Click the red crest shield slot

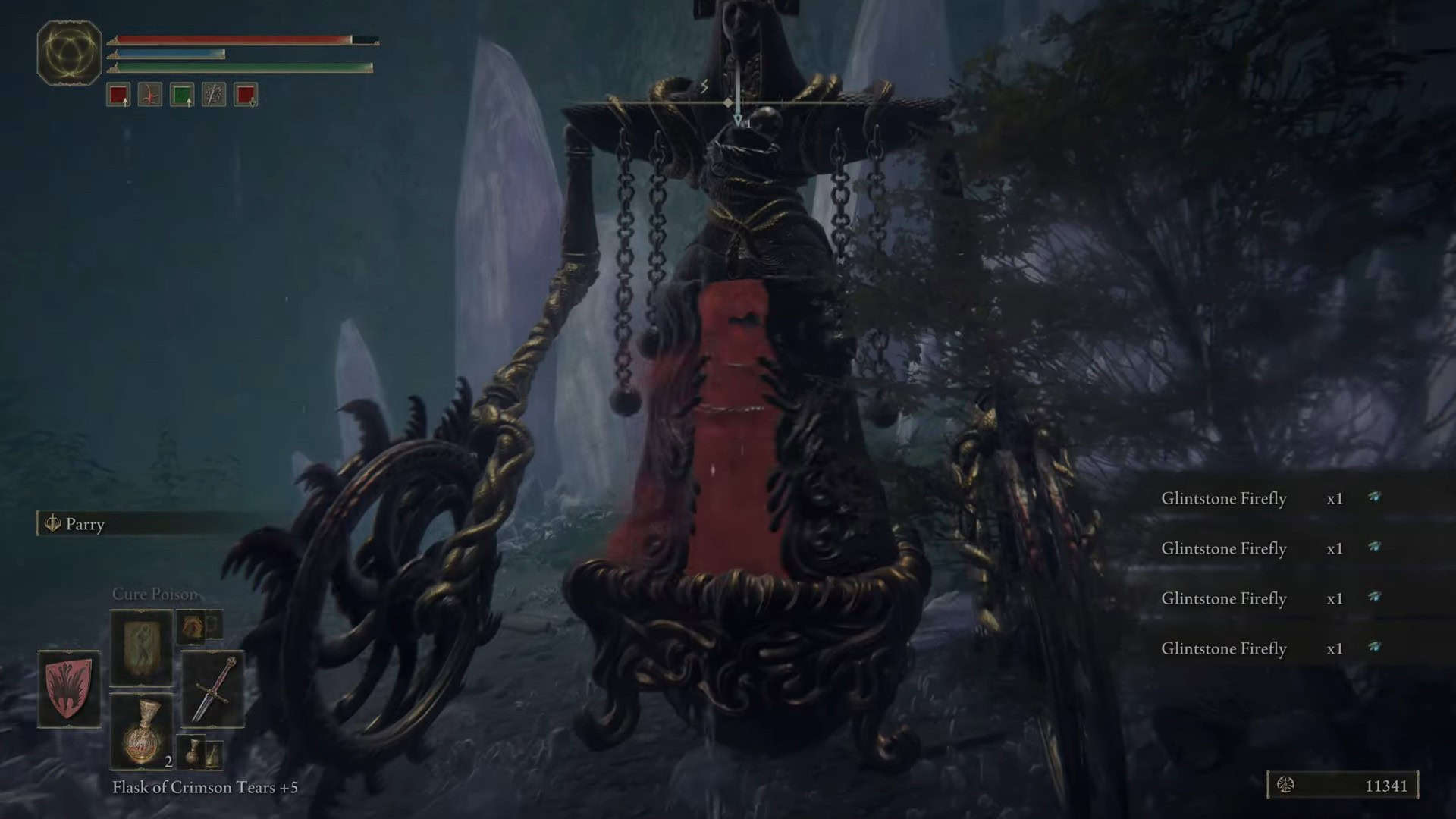coord(69,689)
